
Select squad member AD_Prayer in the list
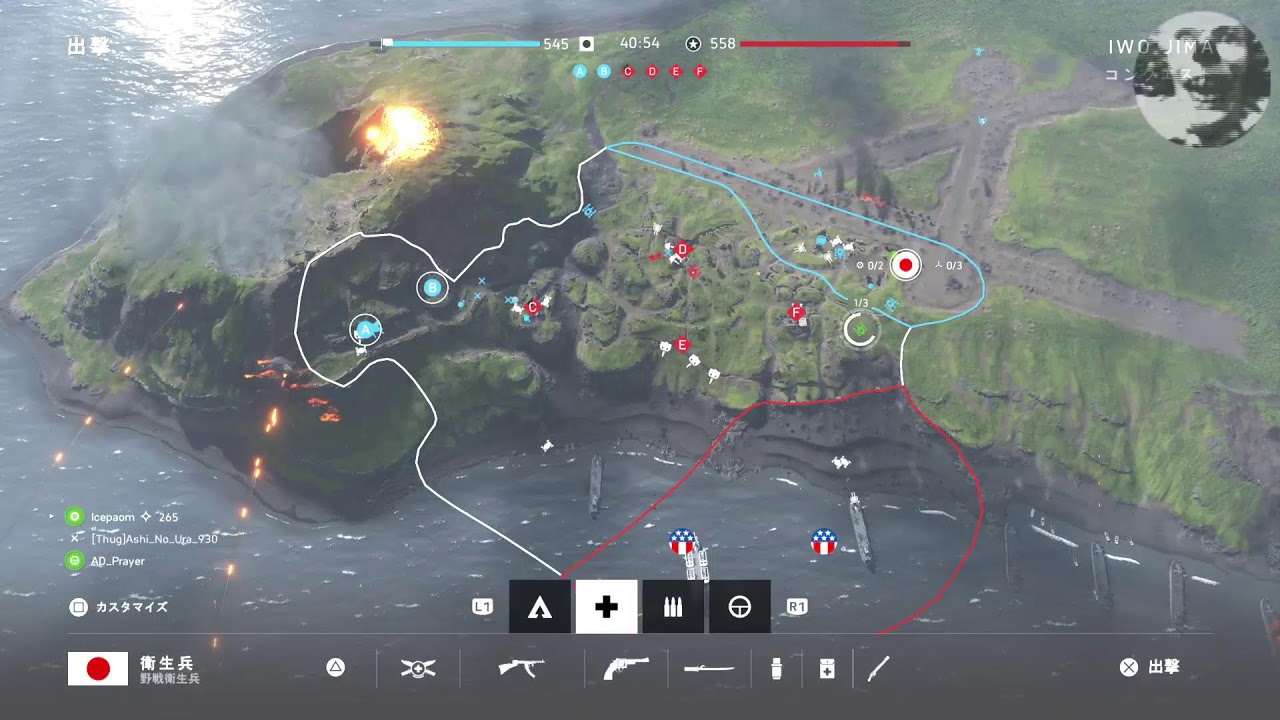pyautogui.click(x=117, y=561)
